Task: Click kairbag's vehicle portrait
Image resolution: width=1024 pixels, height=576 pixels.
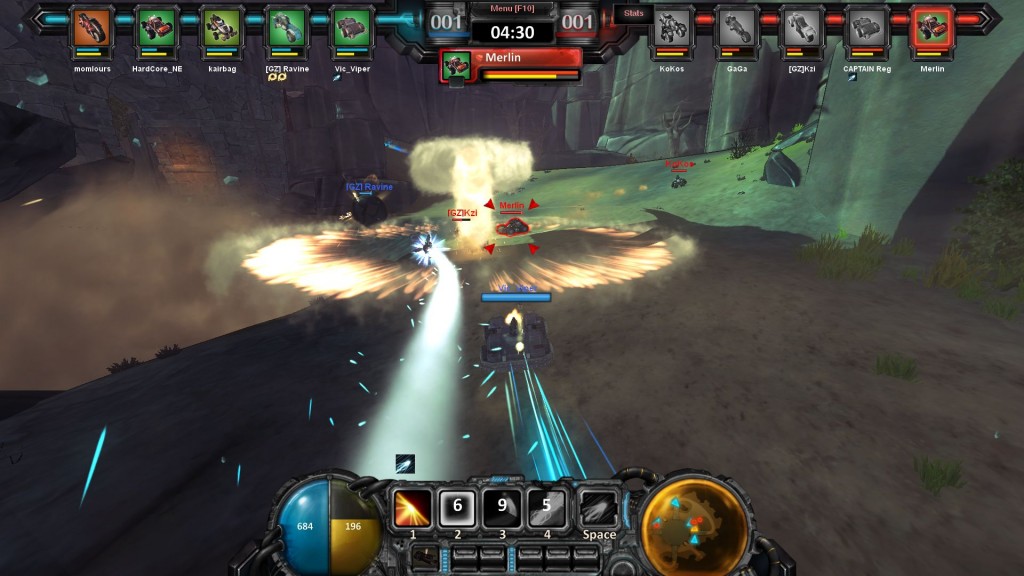Action: (x=221, y=27)
